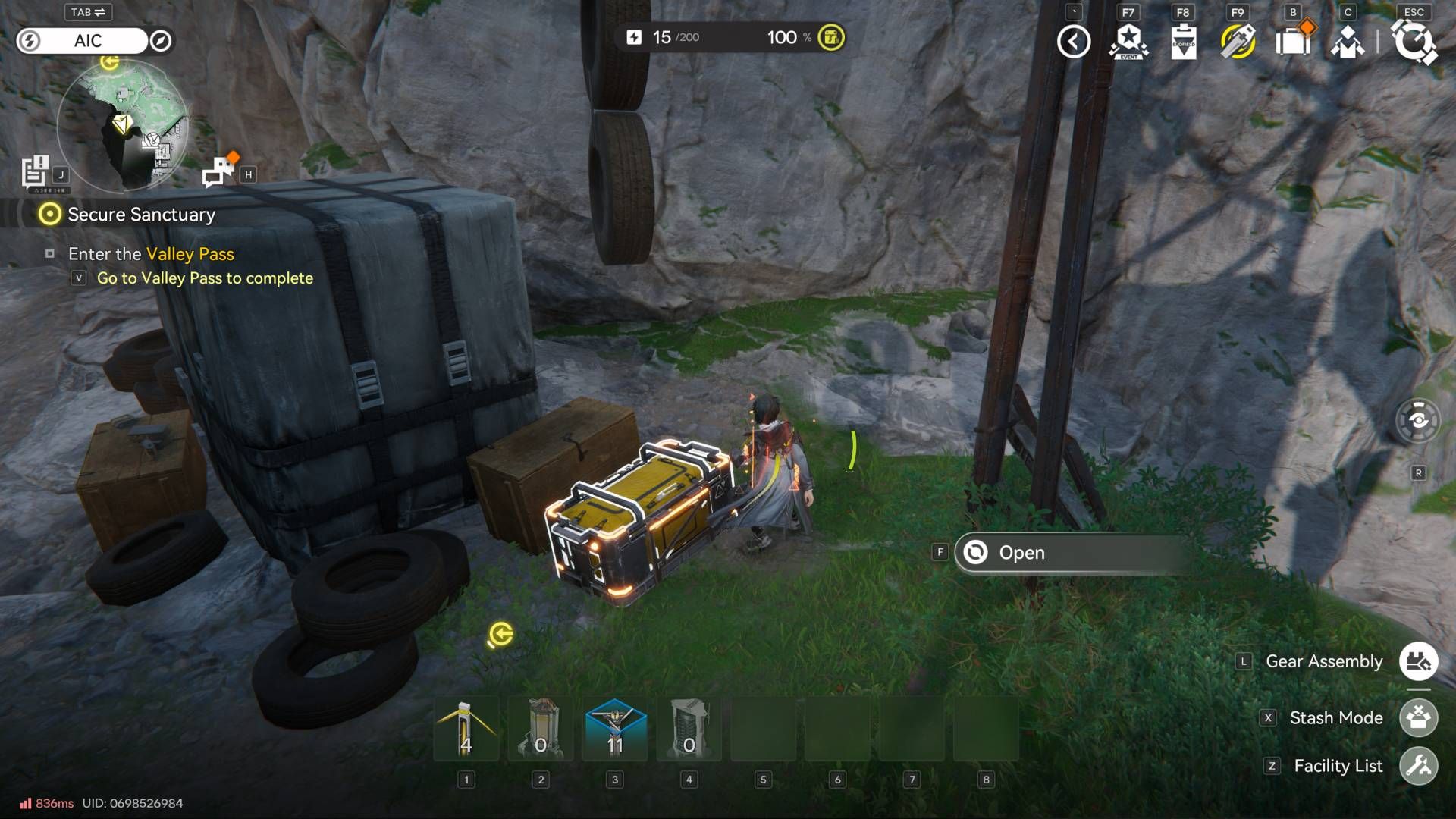Viewport: 1456px width, 819px height.
Task: Open the circular minimap
Action: 123,125
